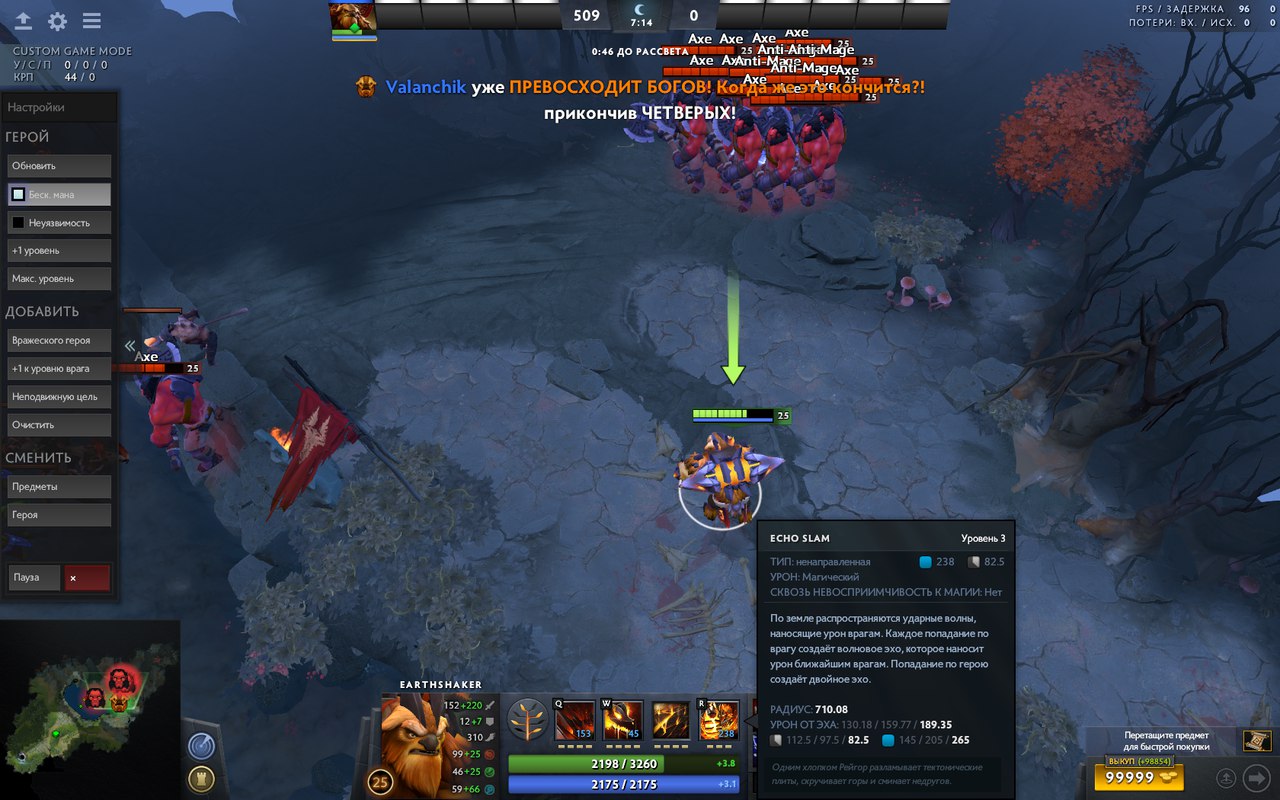1280x800 pixels.
Task: Close the demo panel with red X
Action: click(87, 577)
